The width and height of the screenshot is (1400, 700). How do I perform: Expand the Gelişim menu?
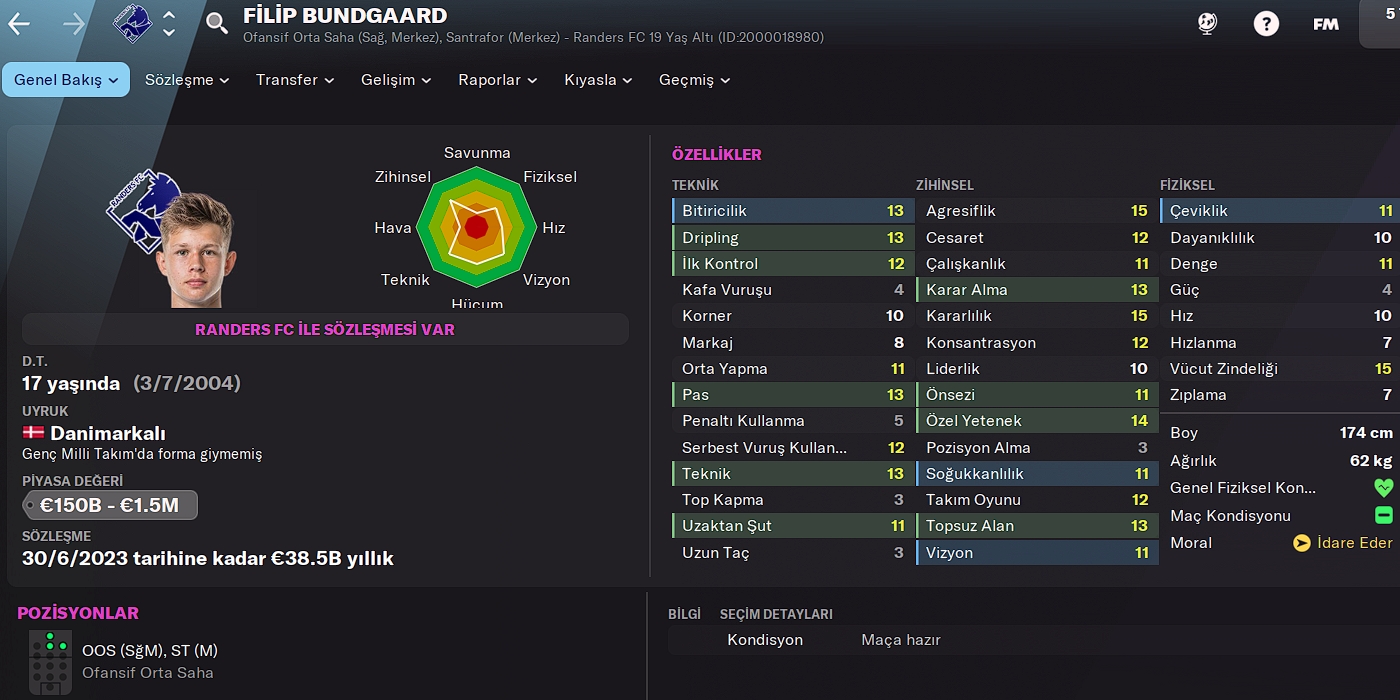pyautogui.click(x=396, y=80)
